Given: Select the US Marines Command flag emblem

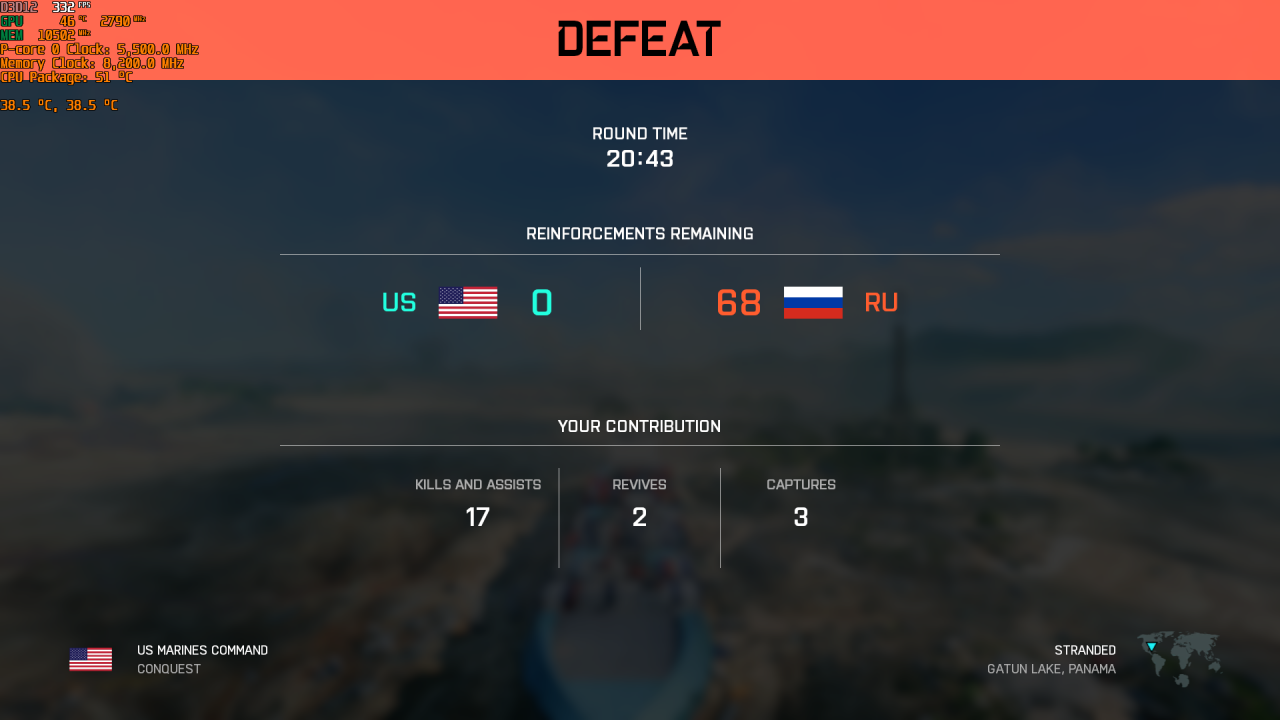Looking at the screenshot, I should (90, 658).
